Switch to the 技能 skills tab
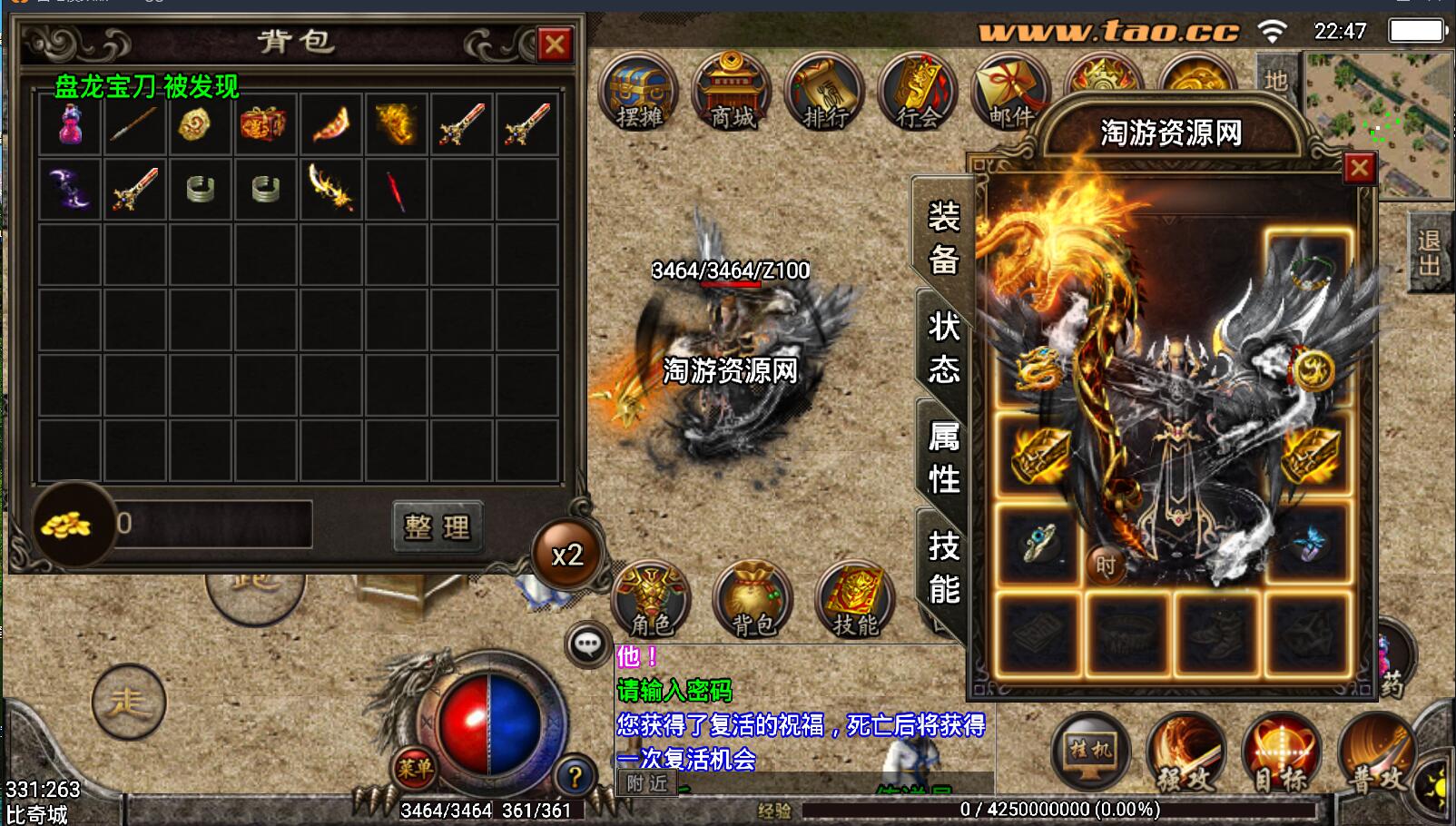The height and width of the screenshot is (826, 1456). 943,568
